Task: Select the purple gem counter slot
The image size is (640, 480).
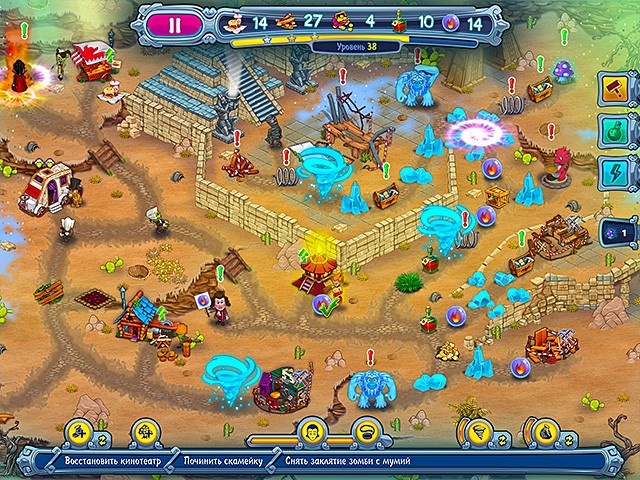Action: [614, 232]
